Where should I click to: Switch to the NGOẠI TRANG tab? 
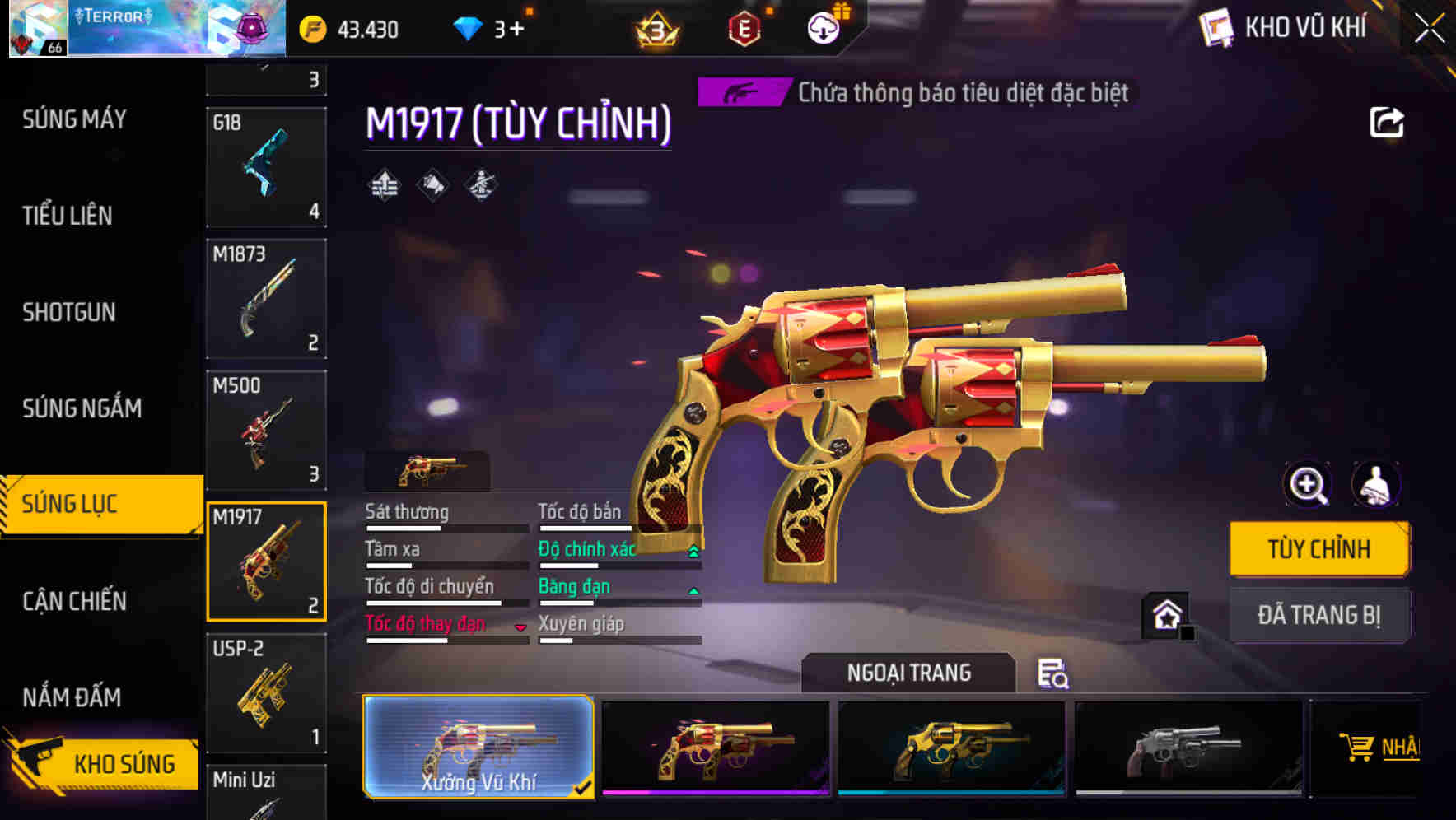(909, 673)
